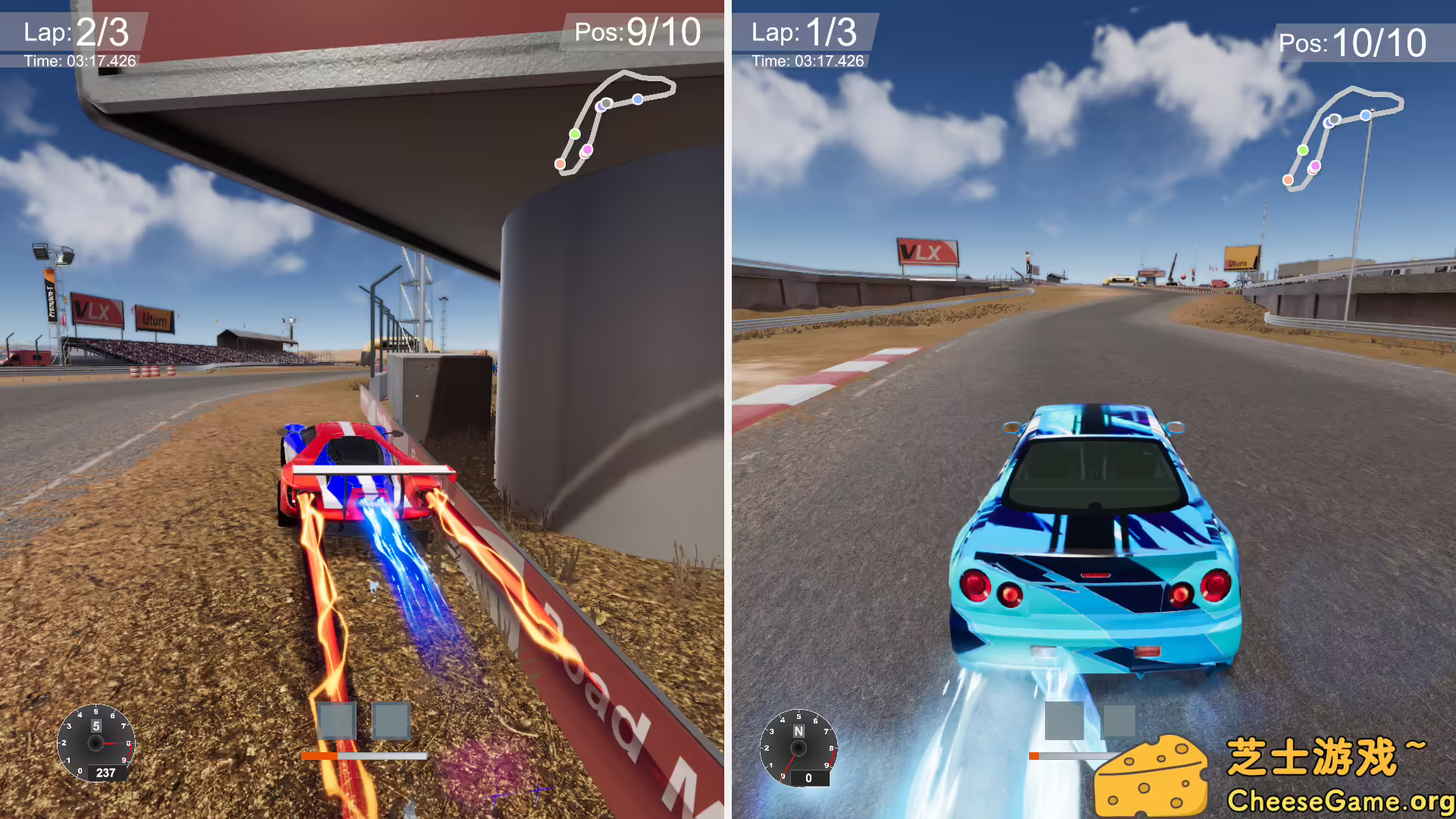Switch to Player 1's screen view

coord(364,409)
